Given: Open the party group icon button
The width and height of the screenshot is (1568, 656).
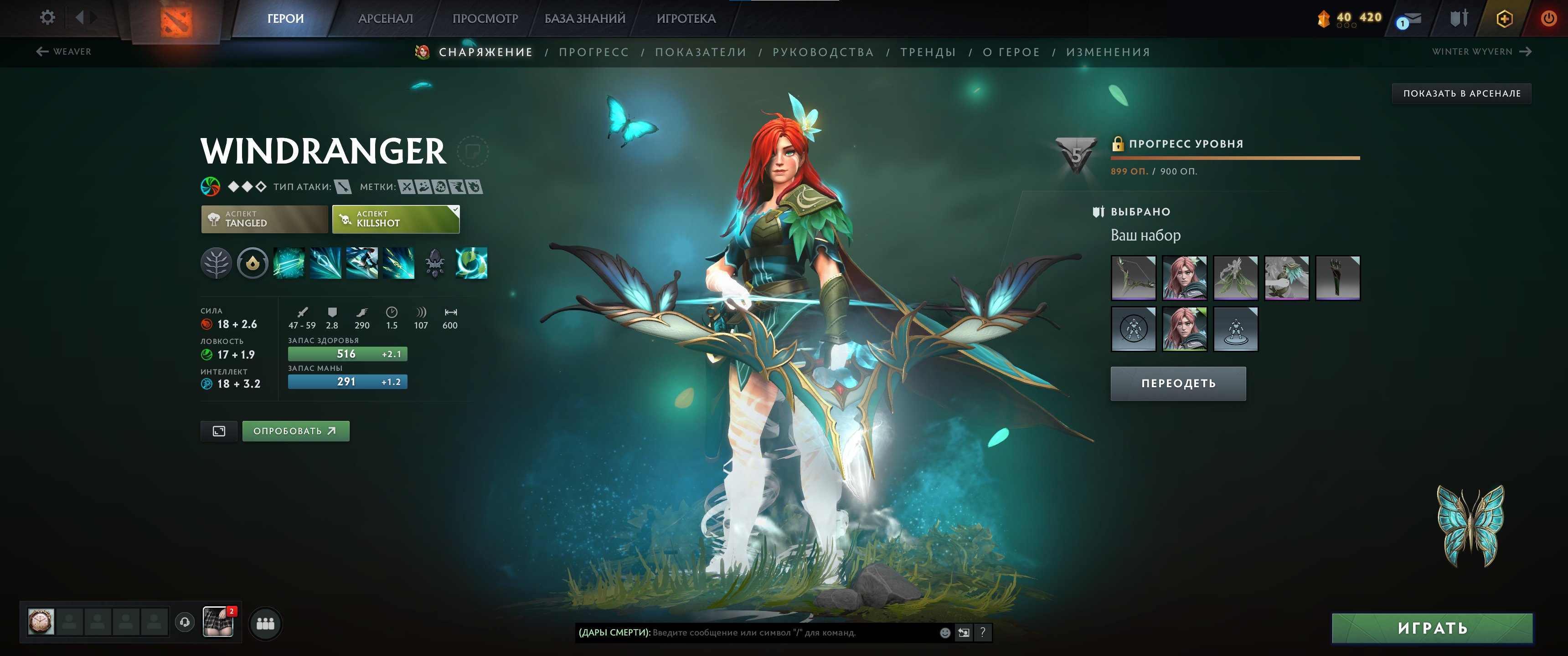Looking at the screenshot, I should (265, 624).
